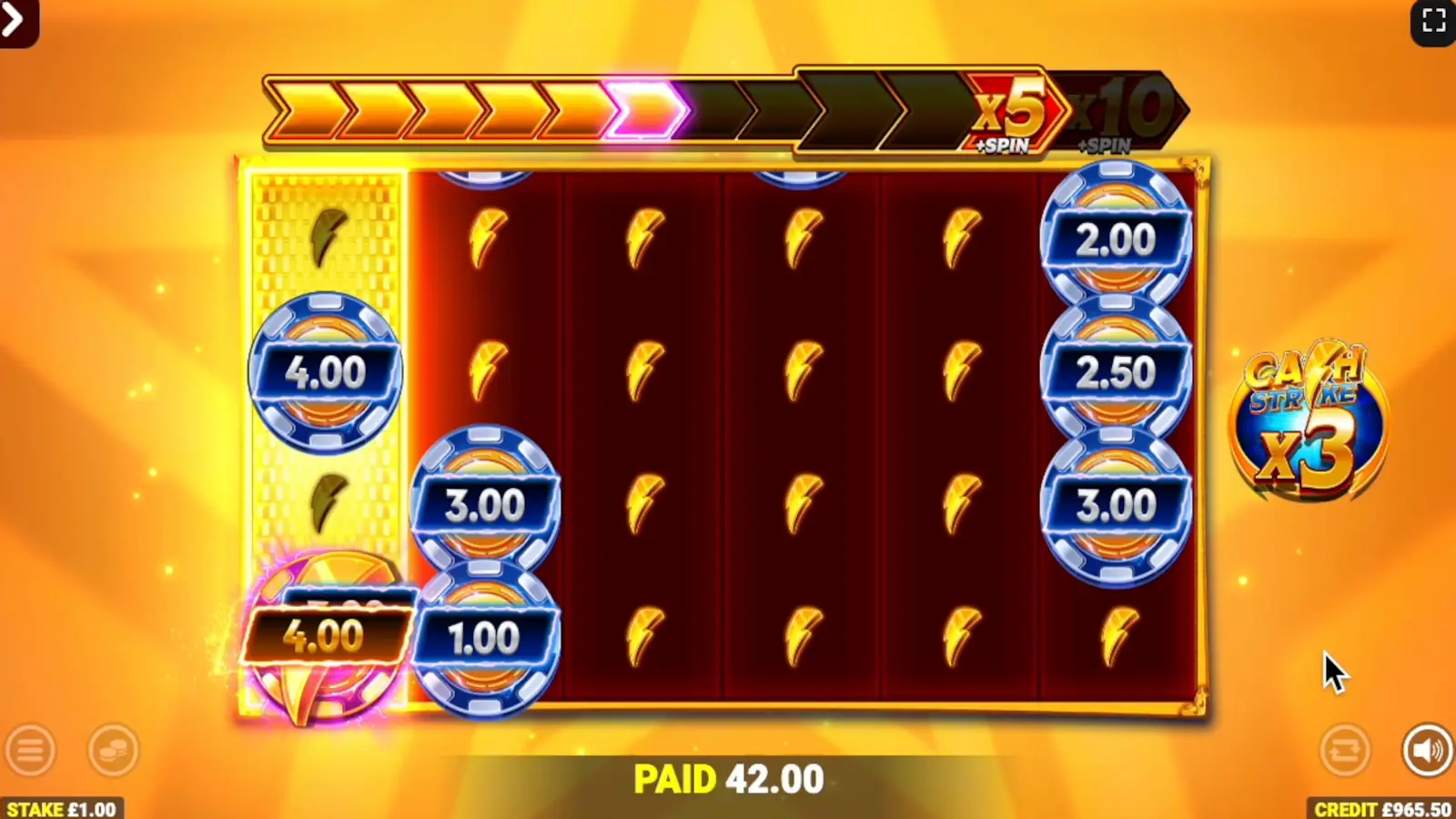Click the Cash Strike x3 logo

pos(1308,423)
